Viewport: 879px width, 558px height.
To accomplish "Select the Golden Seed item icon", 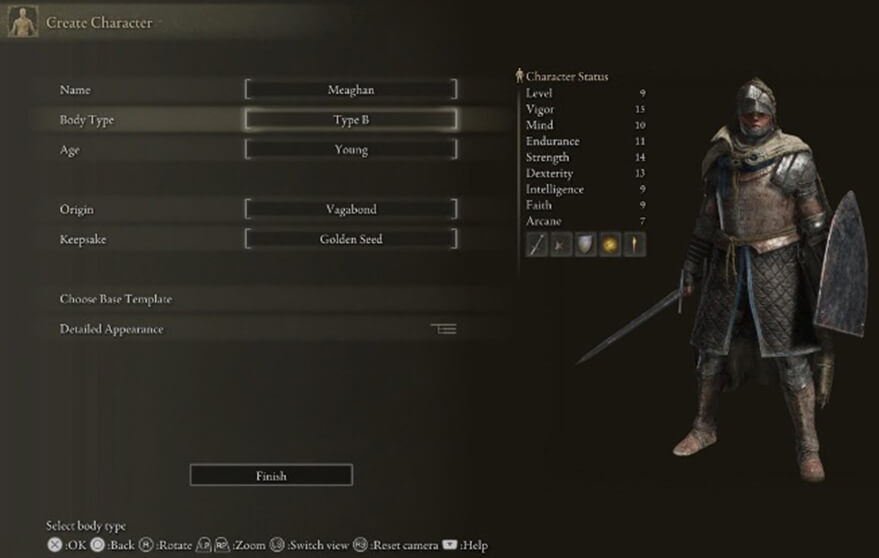I will point(609,245).
